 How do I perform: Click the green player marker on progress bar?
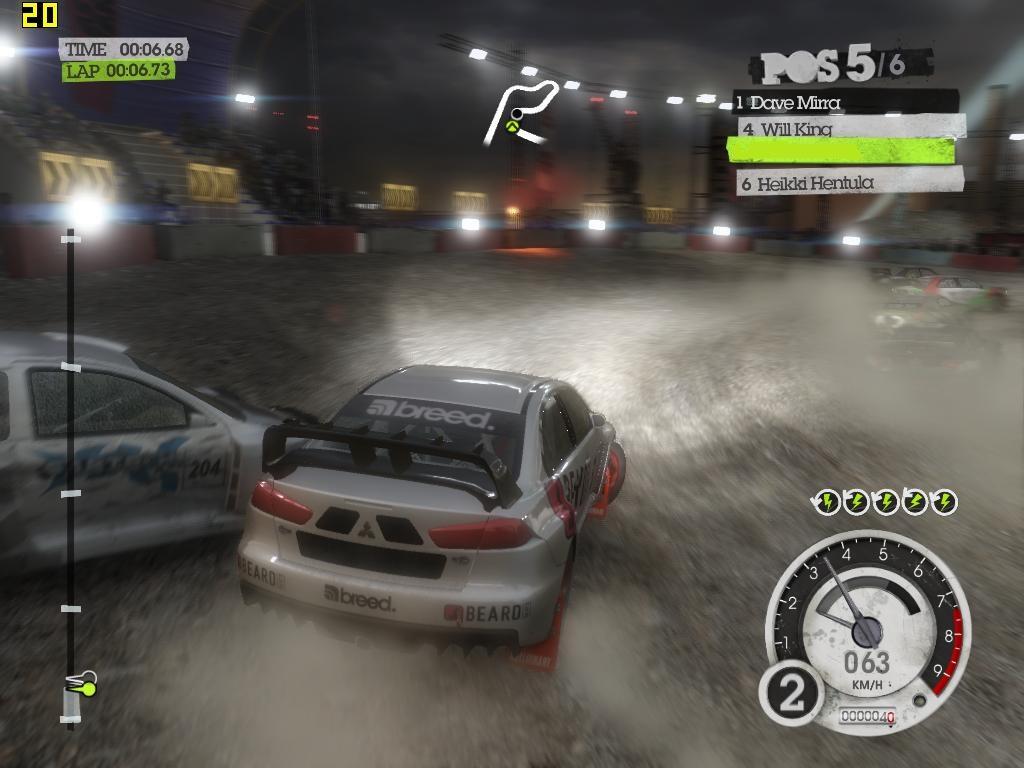click(86, 687)
